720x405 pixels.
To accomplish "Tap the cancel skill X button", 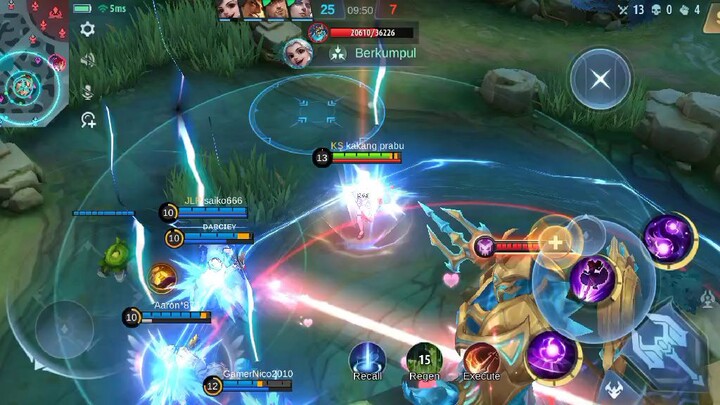I will coord(600,79).
